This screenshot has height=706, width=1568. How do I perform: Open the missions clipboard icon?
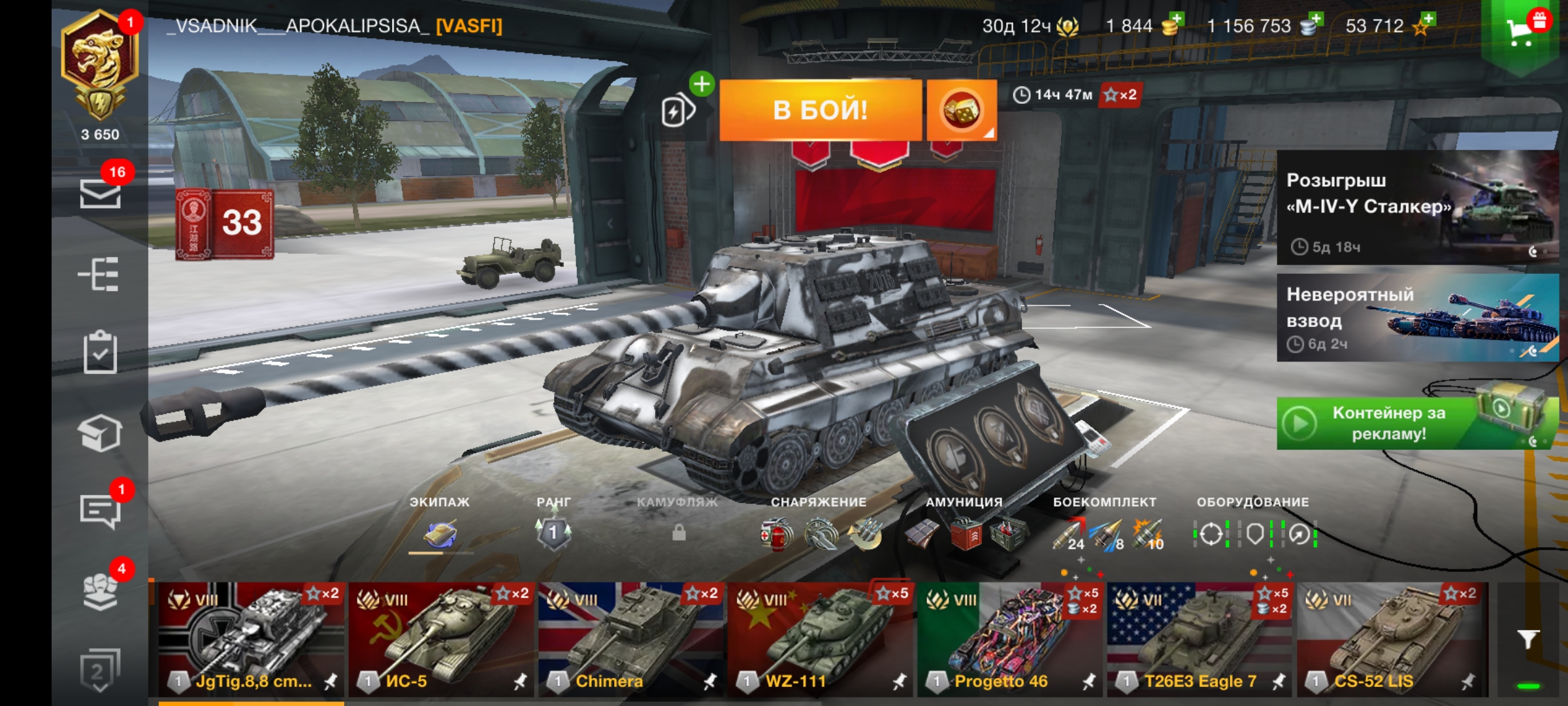click(100, 352)
